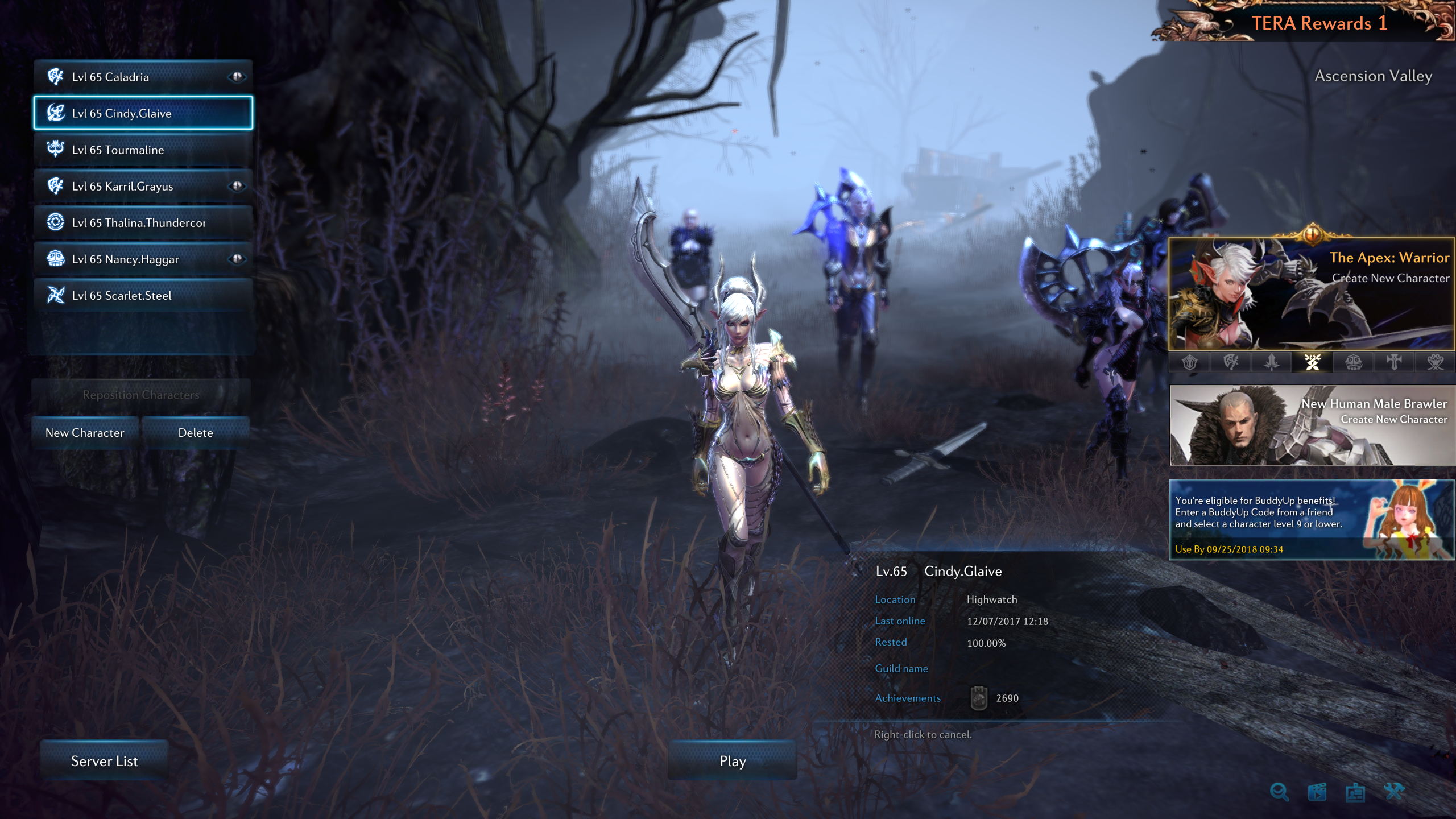Select character Karril.Grayus
Viewport: 1456px width, 819px height.
(142, 186)
